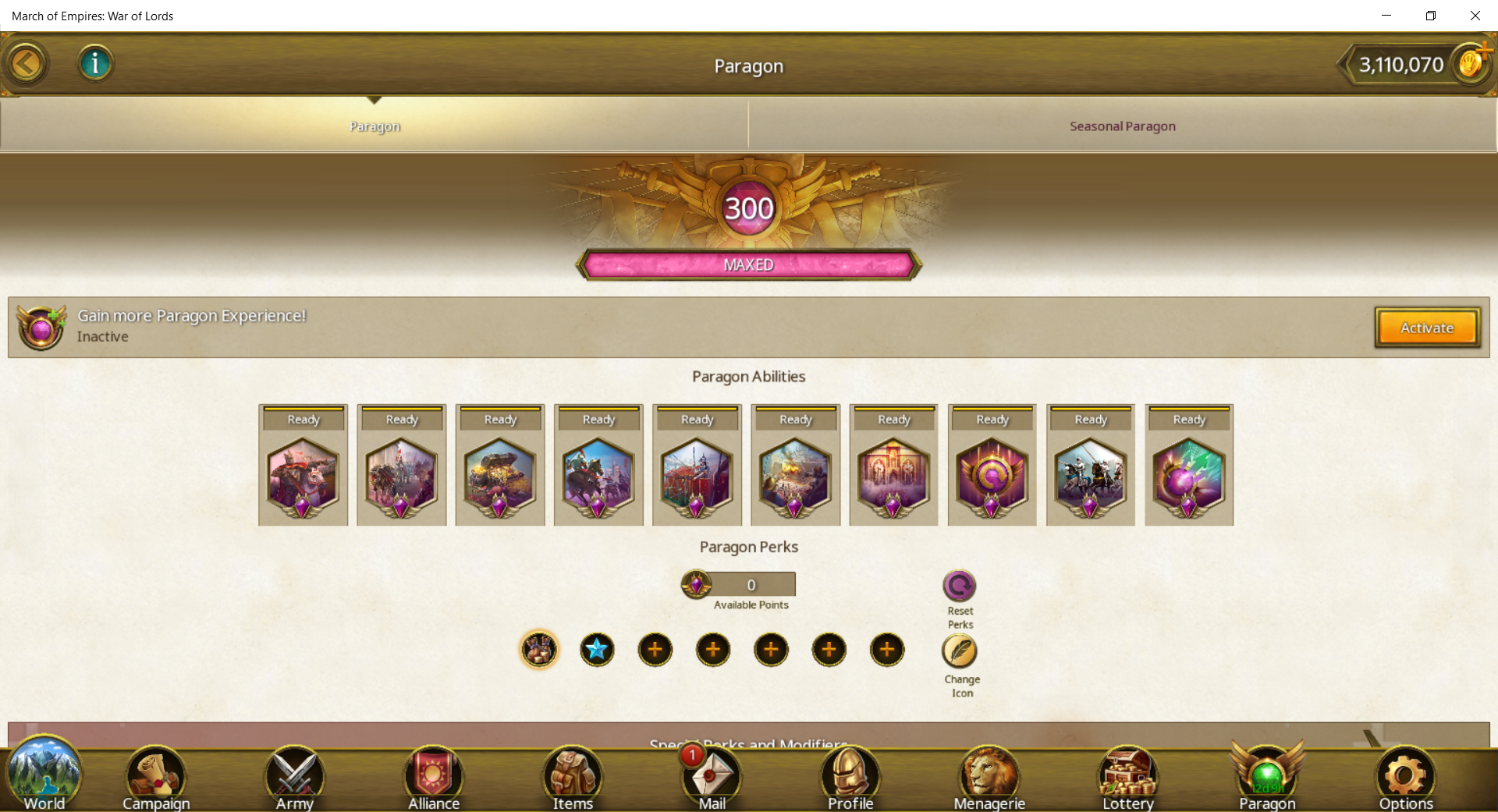Open the Change Icon feather button
This screenshot has height=812, width=1498.
click(x=960, y=651)
